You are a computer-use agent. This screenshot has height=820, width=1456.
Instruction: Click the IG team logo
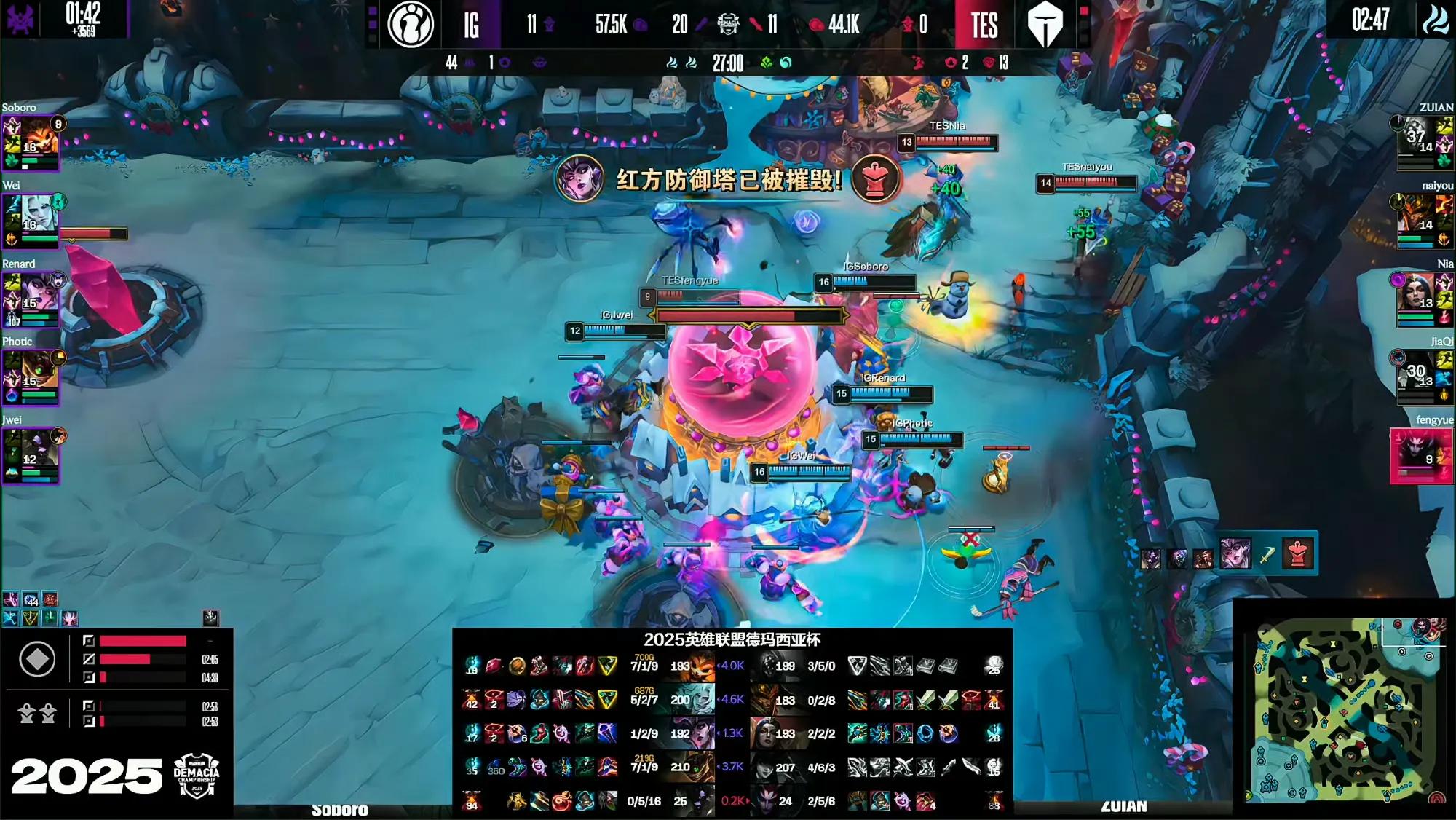coord(411,24)
